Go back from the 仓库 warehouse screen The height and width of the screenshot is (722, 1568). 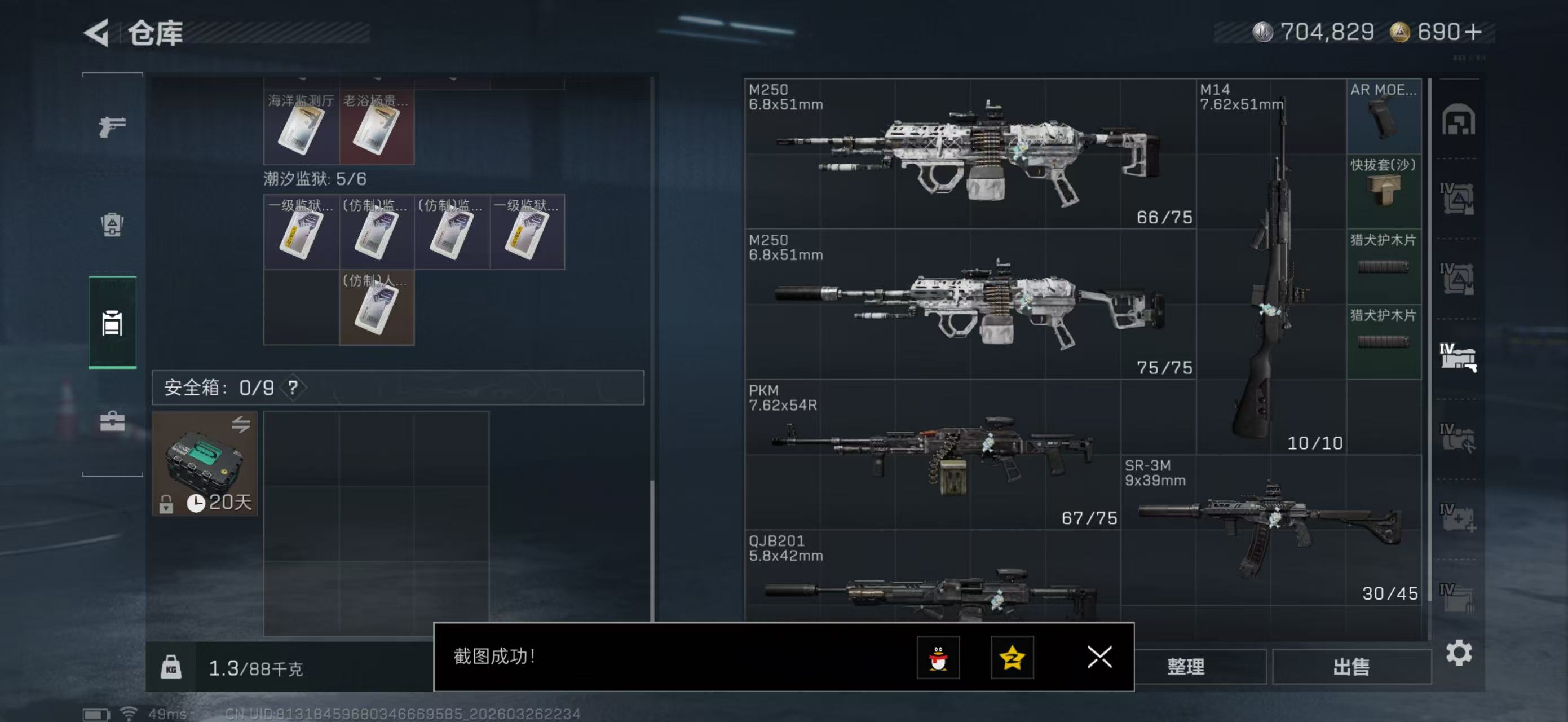point(98,32)
